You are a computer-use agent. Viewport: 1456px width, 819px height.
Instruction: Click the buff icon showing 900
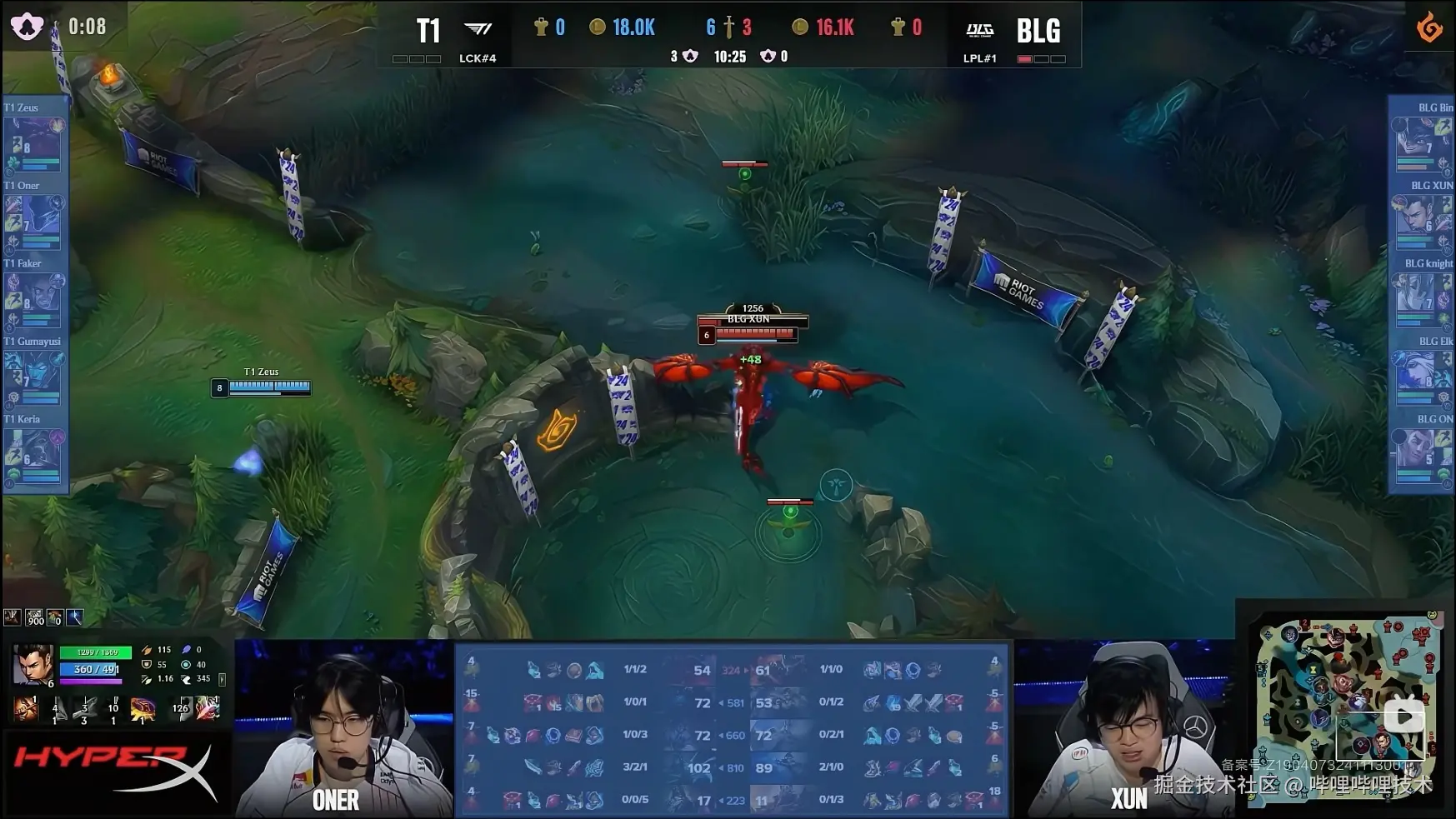point(34,617)
